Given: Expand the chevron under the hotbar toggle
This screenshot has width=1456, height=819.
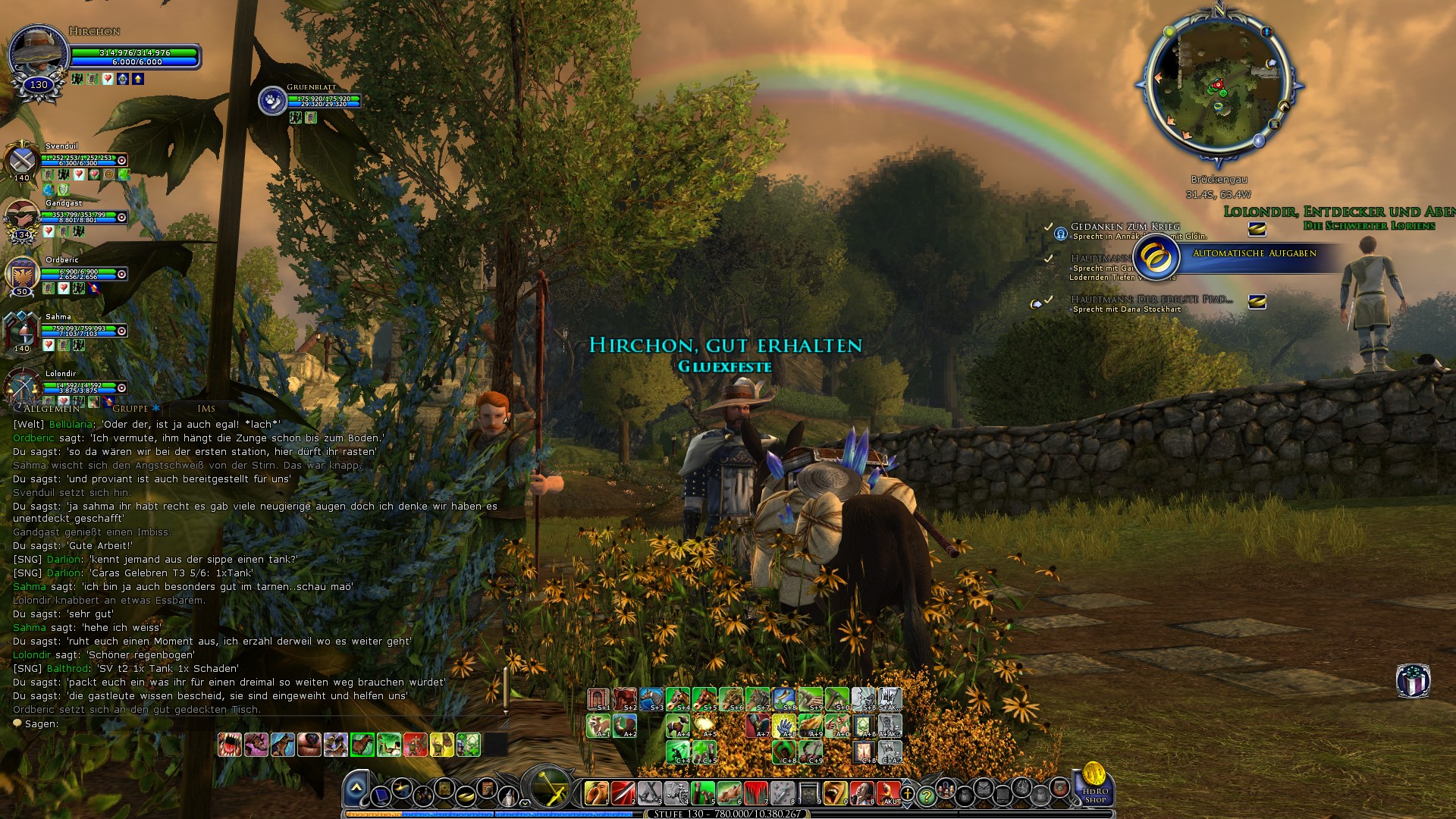Looking at the screenshot, I should 525,803.
